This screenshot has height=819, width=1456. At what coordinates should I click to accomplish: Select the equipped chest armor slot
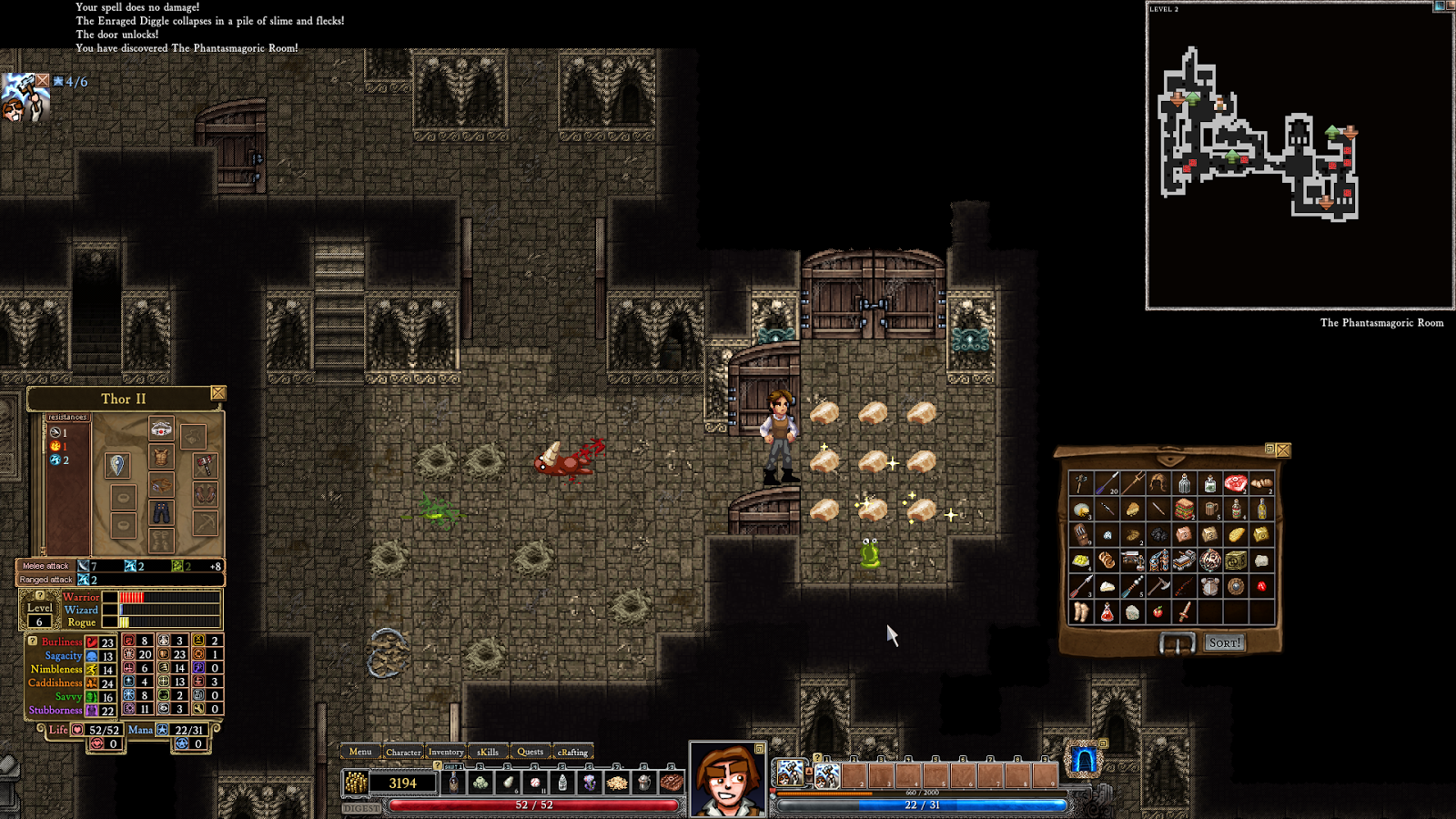[x=161, y=456]
